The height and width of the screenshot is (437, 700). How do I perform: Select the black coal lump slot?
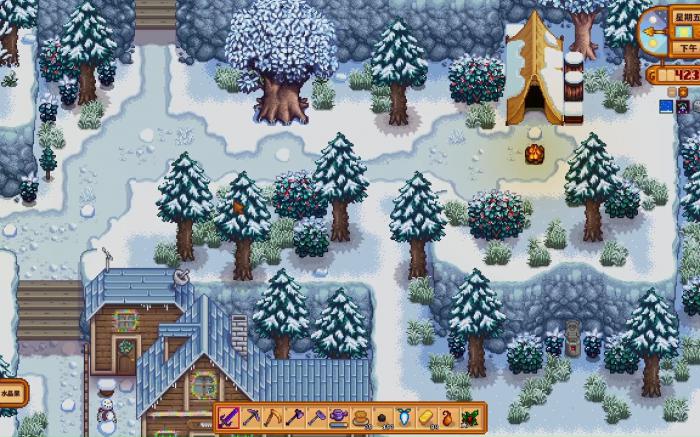(383, 416)
